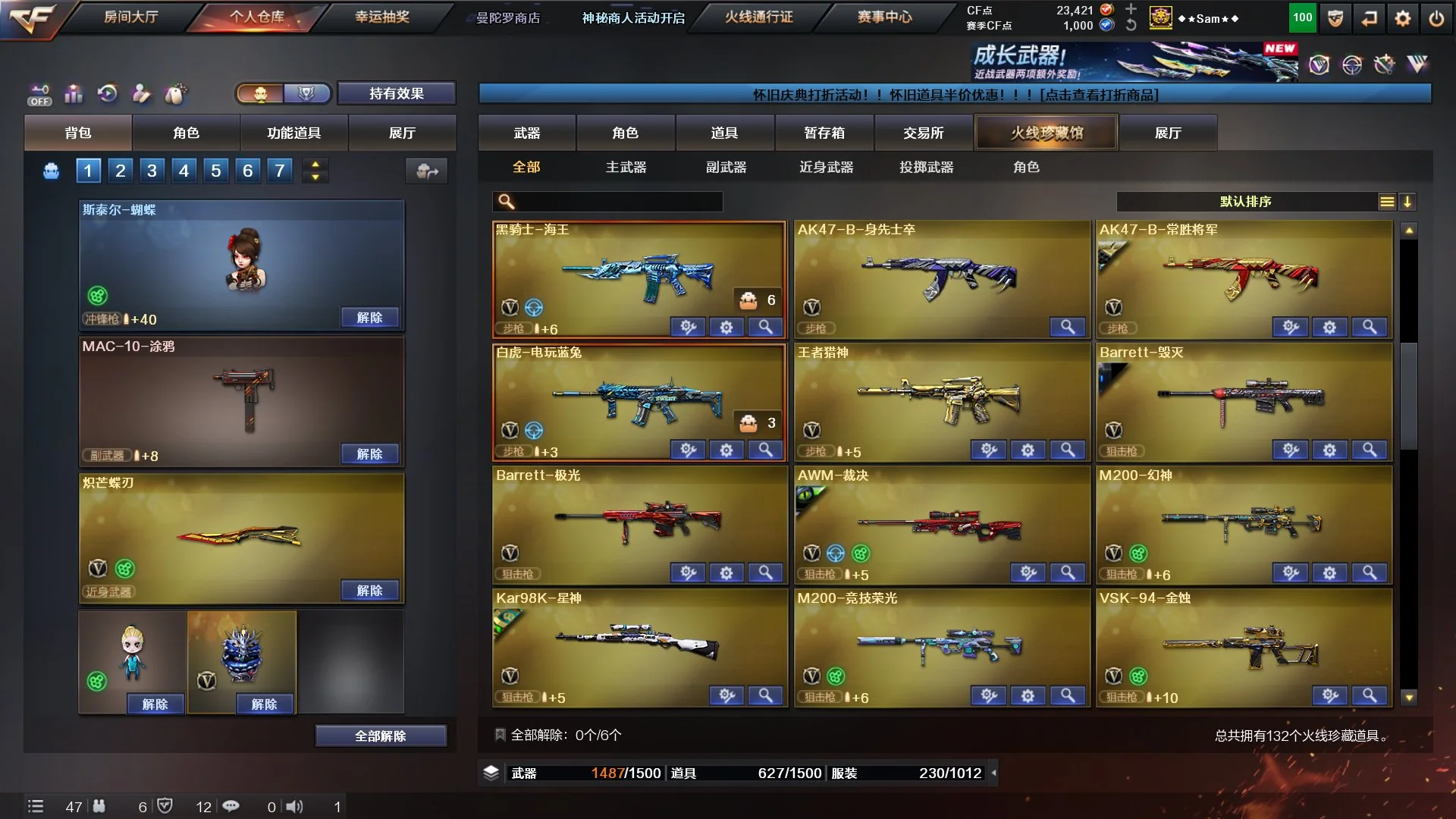Click the power exit button
Screen dimensions: 1456x819
pyautogui.click(x=1436, y=19)
